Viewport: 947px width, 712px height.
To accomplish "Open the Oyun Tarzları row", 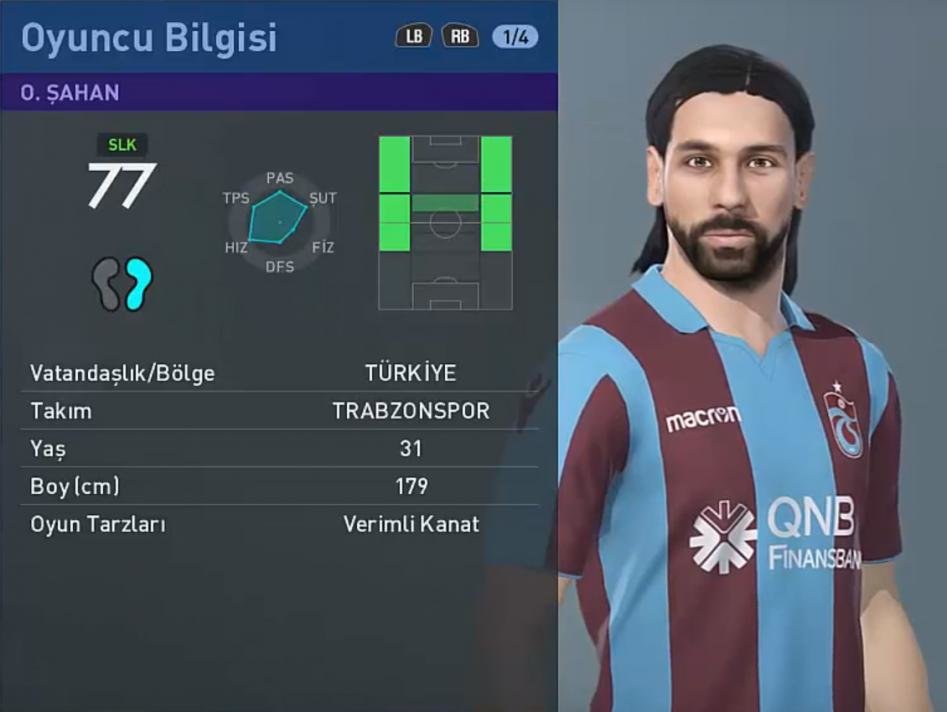I will 279,524.
